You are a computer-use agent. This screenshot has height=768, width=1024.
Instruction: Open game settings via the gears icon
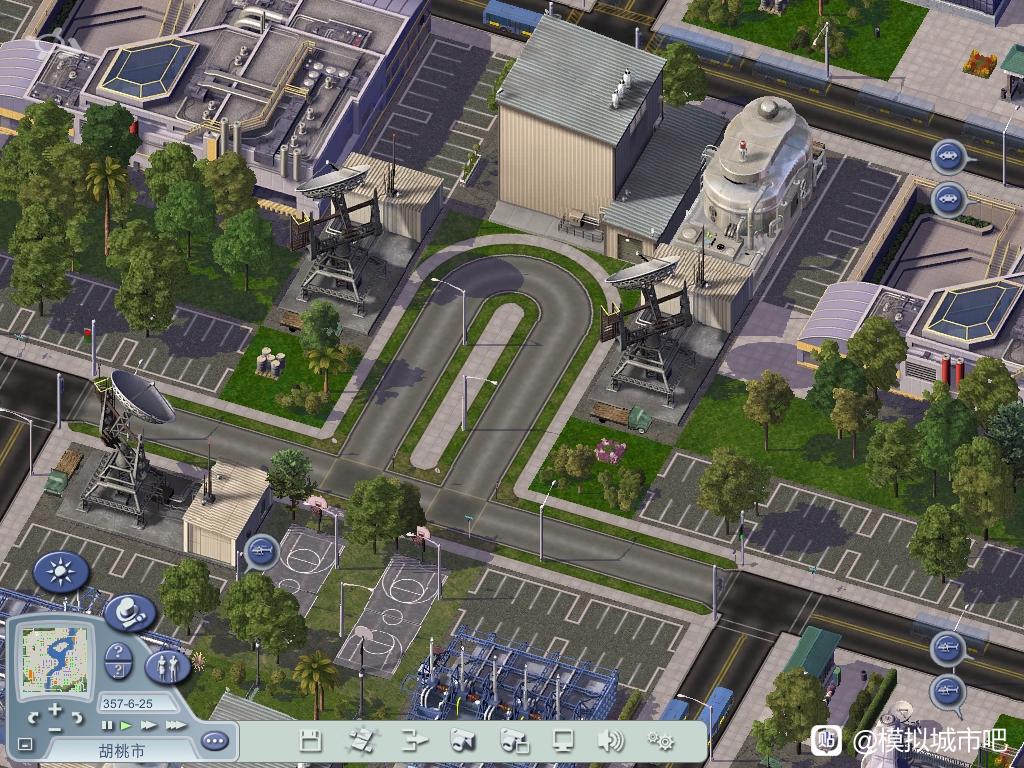pyautogui.click(x=660, y=741)
